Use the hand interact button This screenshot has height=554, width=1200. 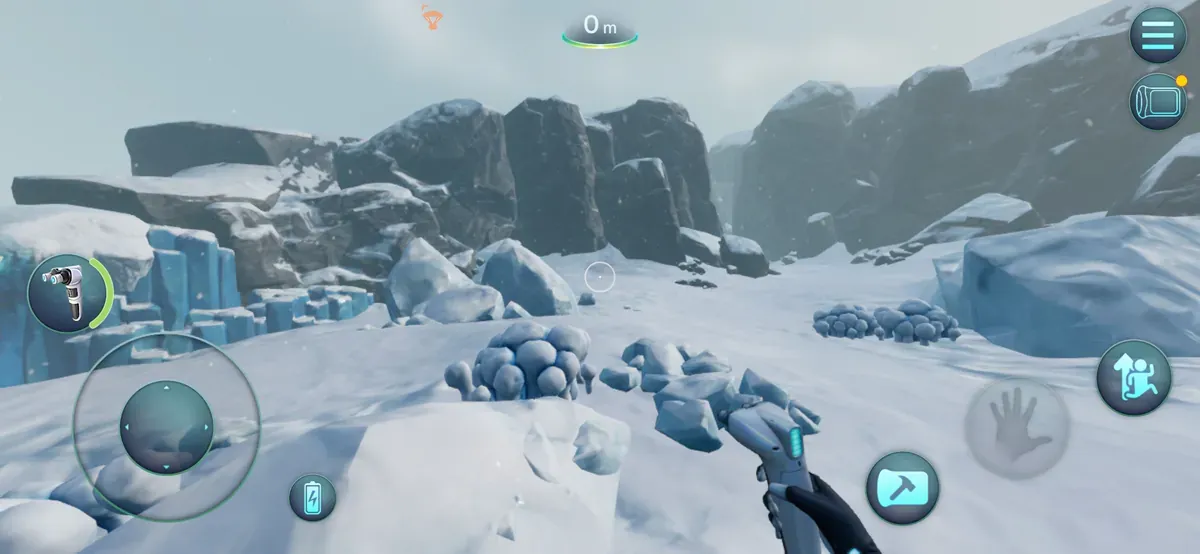pos(1016,428)
